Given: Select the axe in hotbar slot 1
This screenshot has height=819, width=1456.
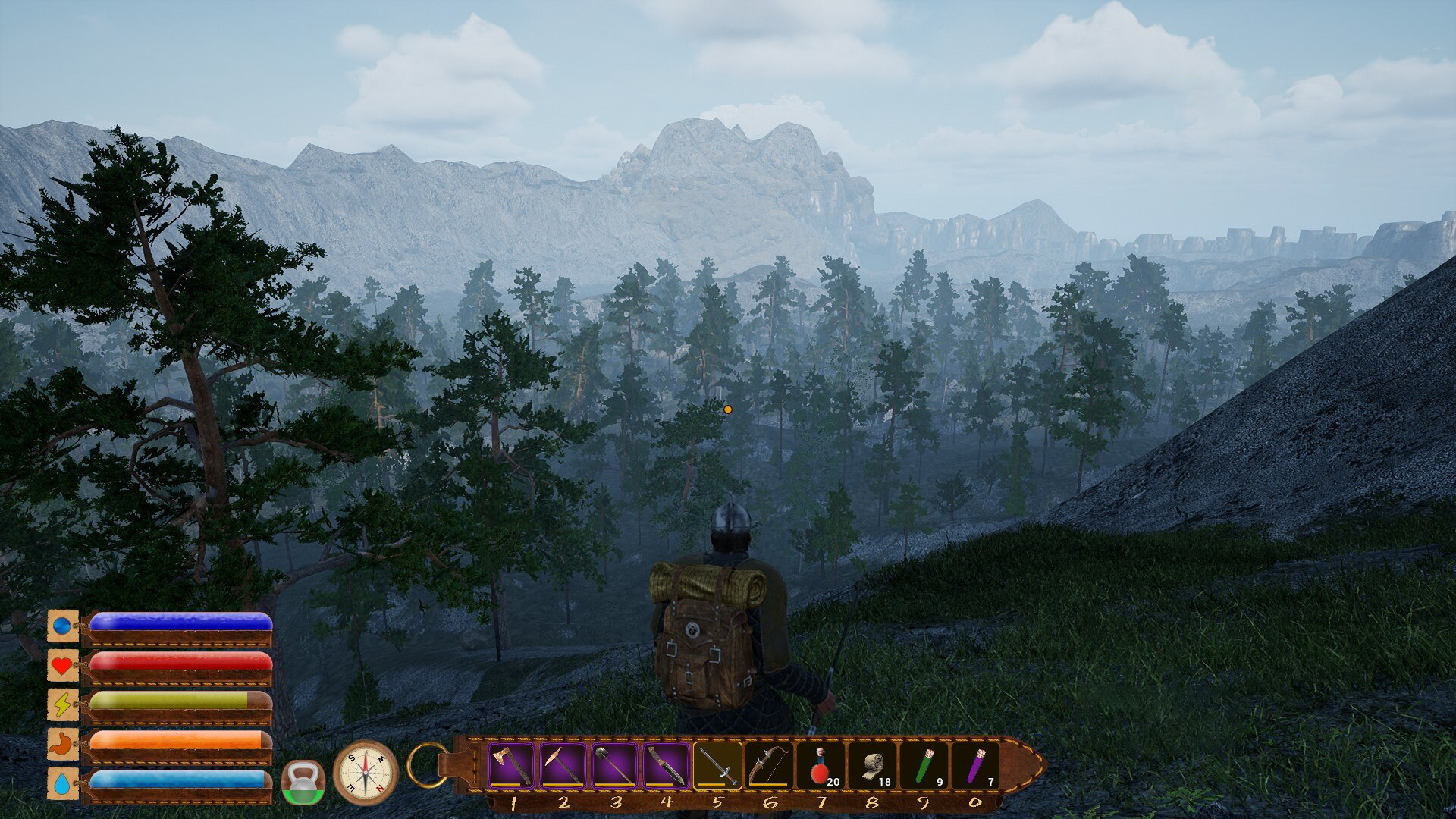Looking at the screenshot, I should 511,766.
